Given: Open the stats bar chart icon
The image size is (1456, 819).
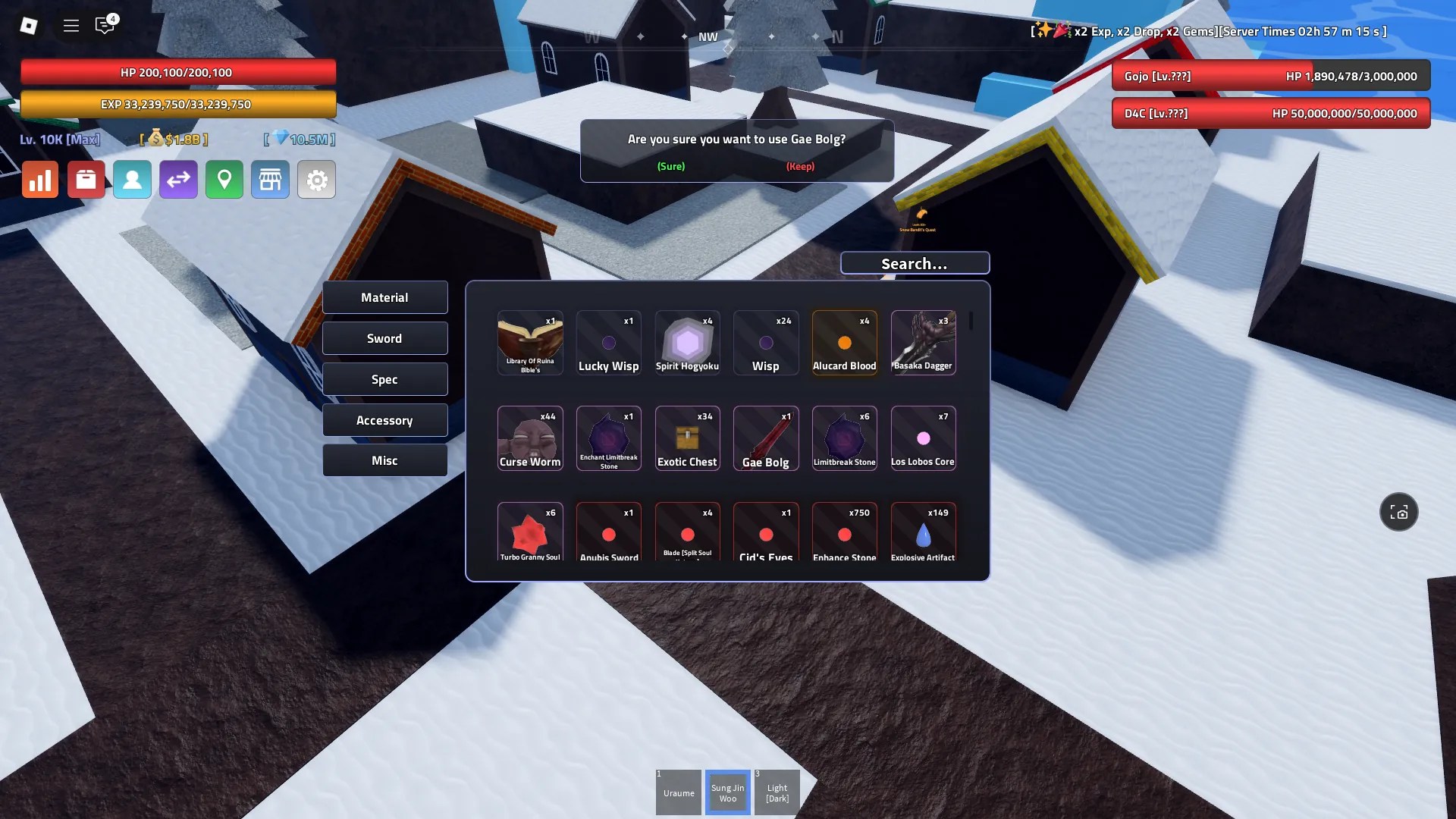Looking at the screenshot, I should [x=39, y=180].
